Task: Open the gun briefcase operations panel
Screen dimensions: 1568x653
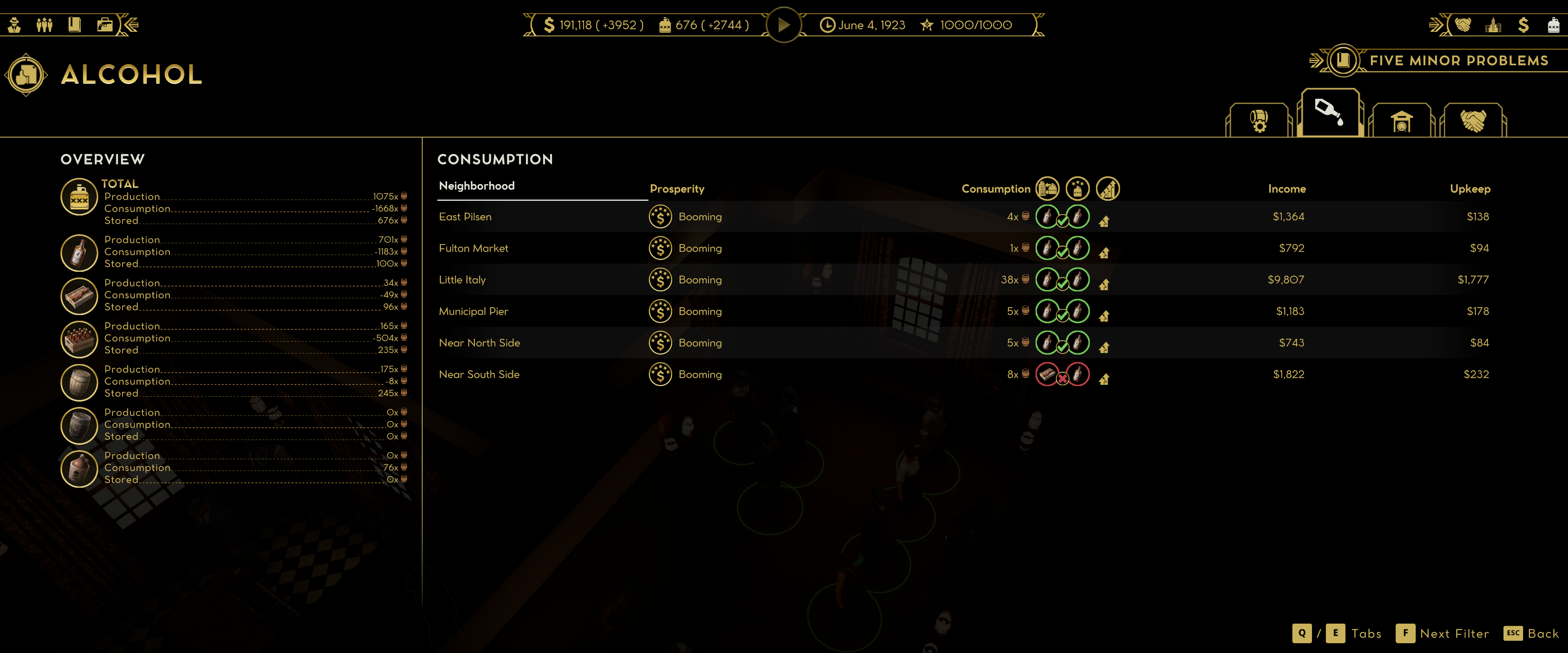Action: (105, 24)
